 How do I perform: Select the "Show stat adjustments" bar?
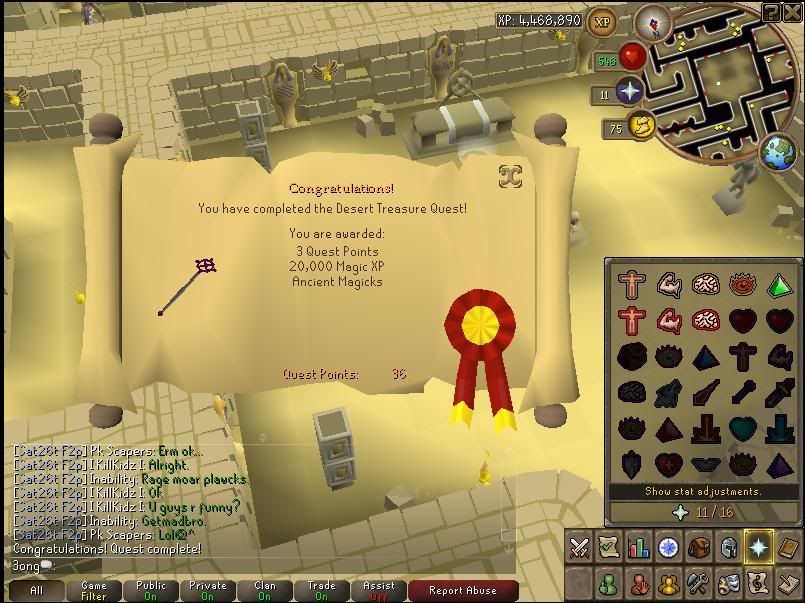pyautogui.click(x=703, y=492)
